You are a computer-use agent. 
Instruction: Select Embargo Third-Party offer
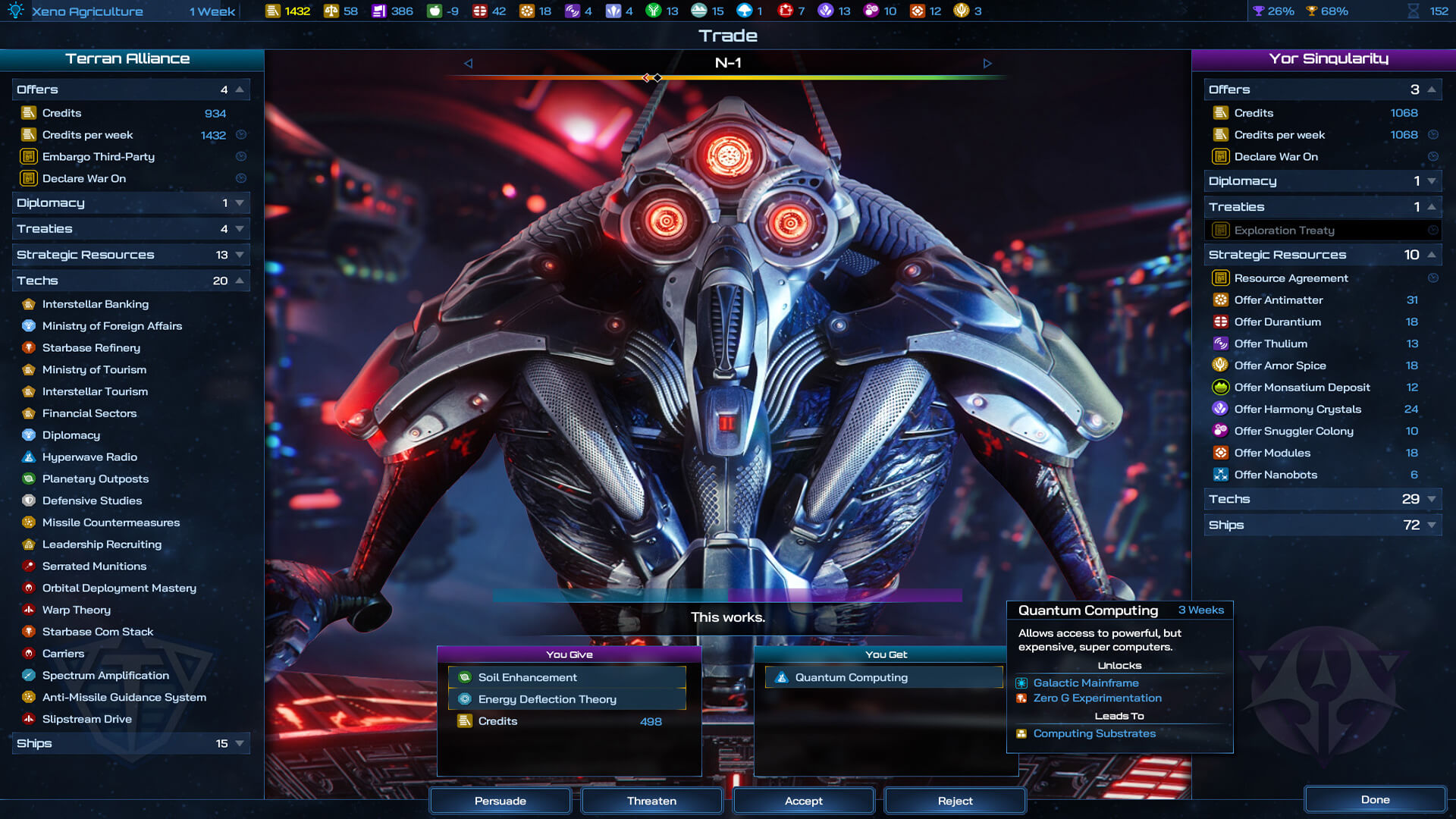[x=99, y=157]
